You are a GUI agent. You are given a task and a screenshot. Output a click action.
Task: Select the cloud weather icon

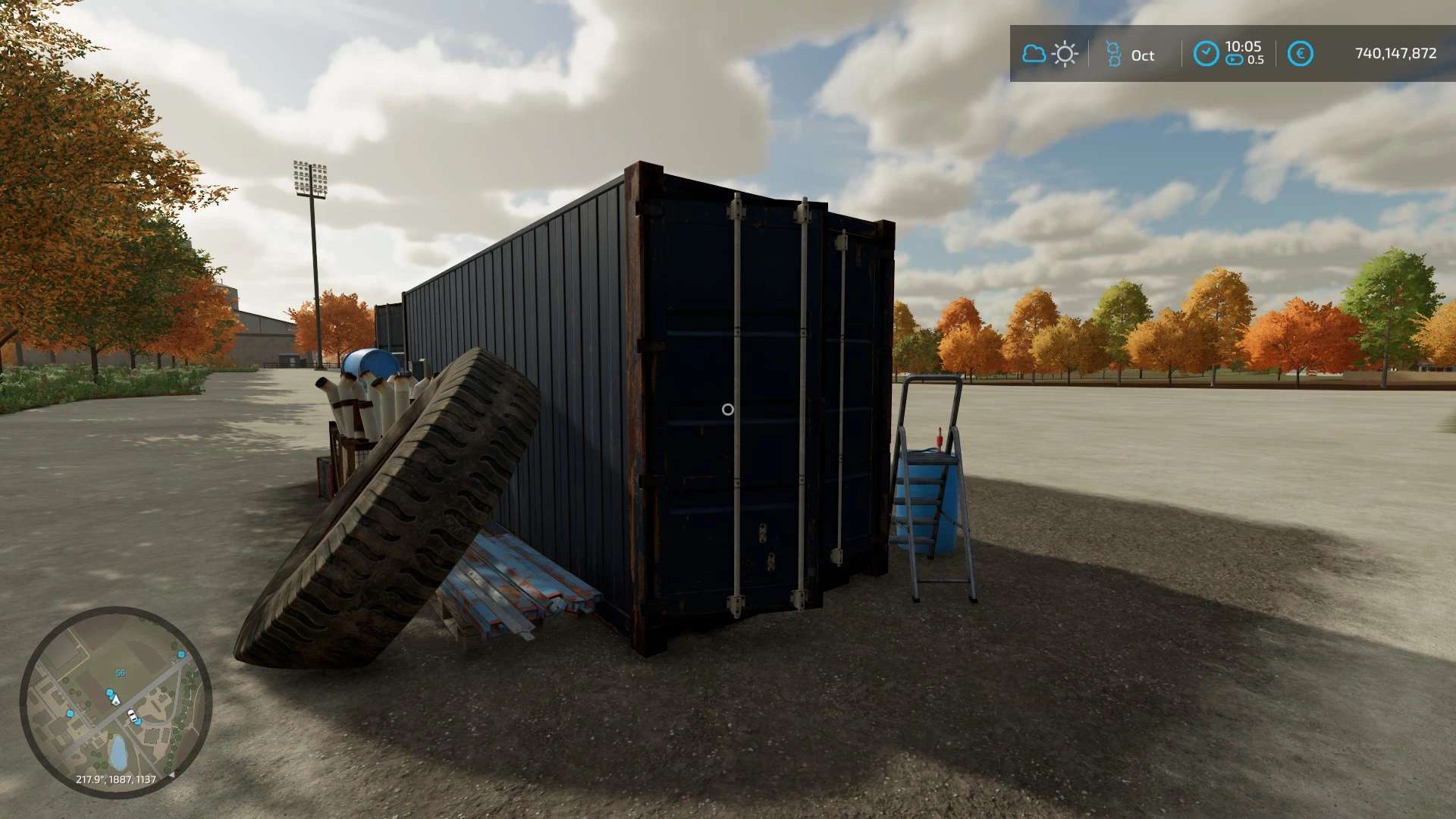click(1033, 54)
